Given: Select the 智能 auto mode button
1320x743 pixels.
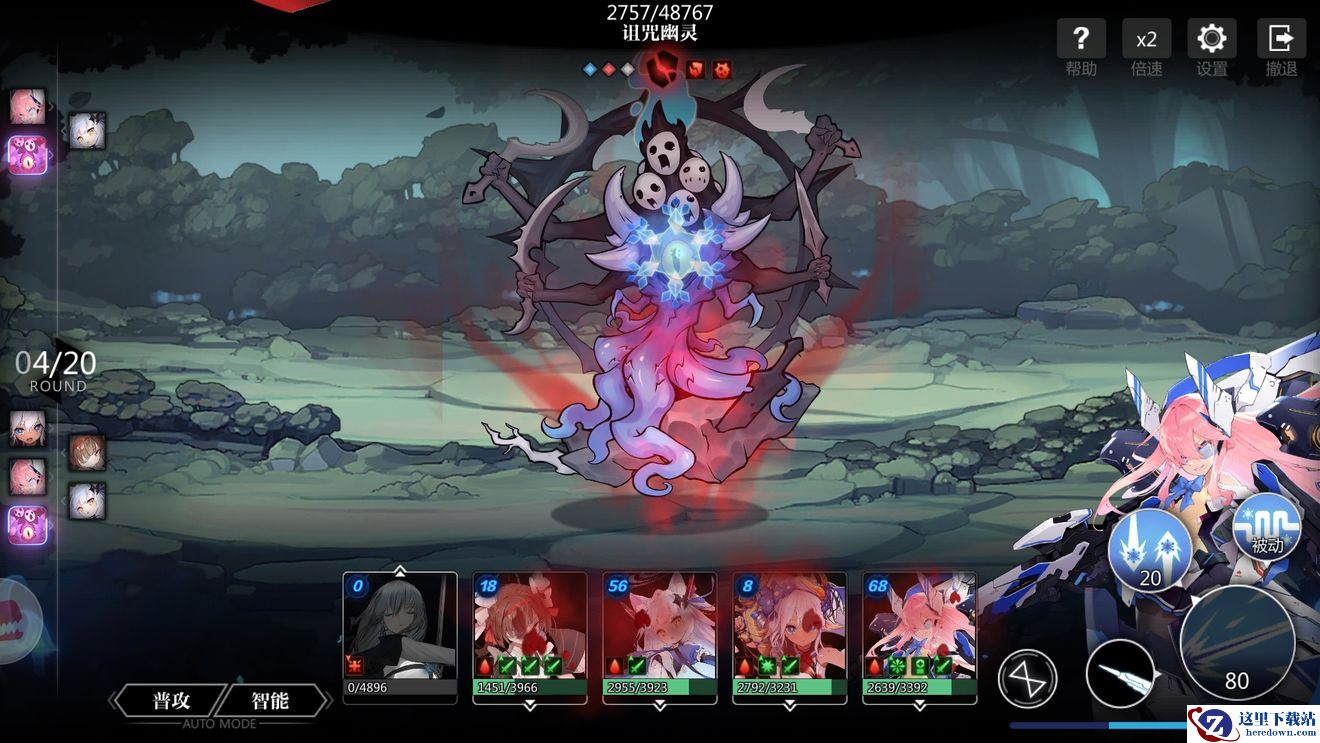Looking at the screenshot, I should tap(270, 700).
